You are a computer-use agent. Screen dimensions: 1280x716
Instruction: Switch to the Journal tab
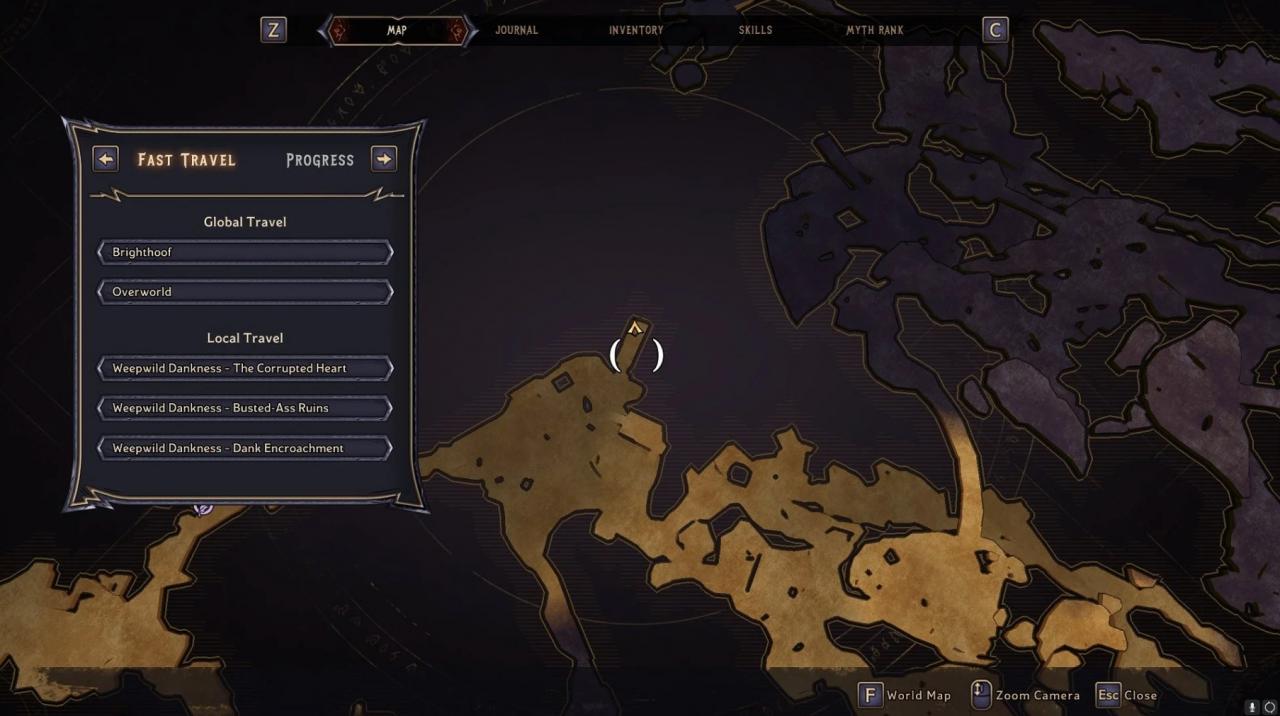click(516, 30)
